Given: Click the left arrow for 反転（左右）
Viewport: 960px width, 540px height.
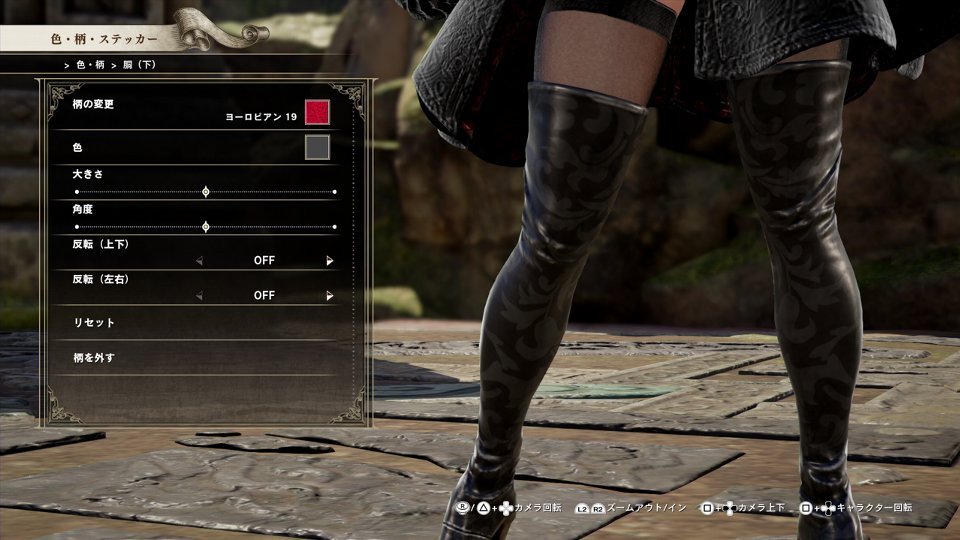Looking at the screenshot, I should (198, 296).
